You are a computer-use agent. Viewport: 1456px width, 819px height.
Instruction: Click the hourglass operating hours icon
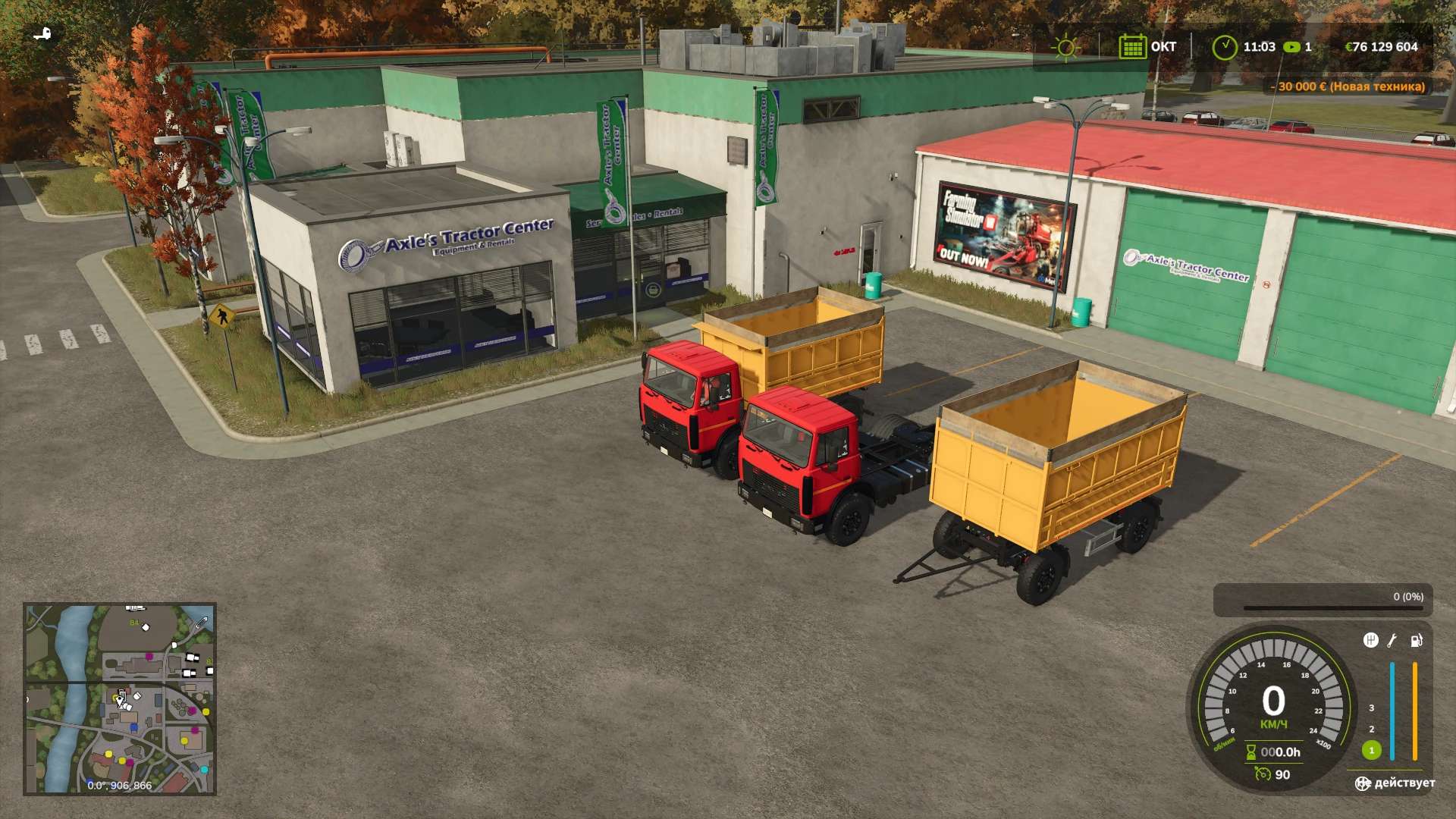coord(1250,752)
